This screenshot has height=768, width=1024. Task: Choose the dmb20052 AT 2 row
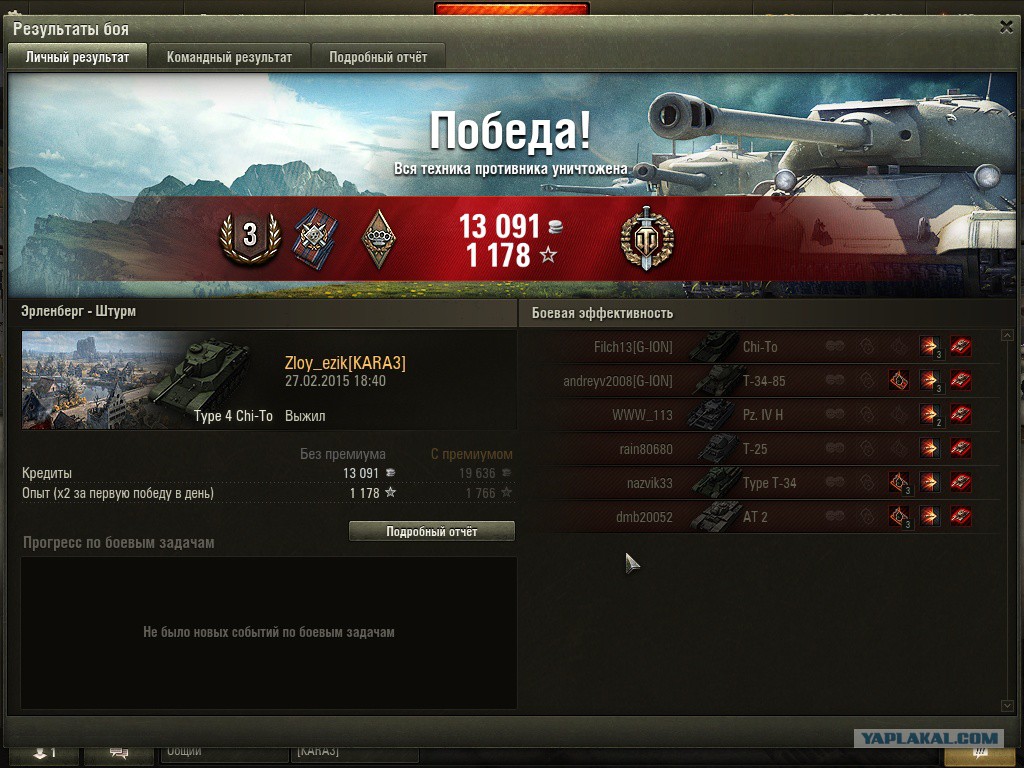coord(760,517)
